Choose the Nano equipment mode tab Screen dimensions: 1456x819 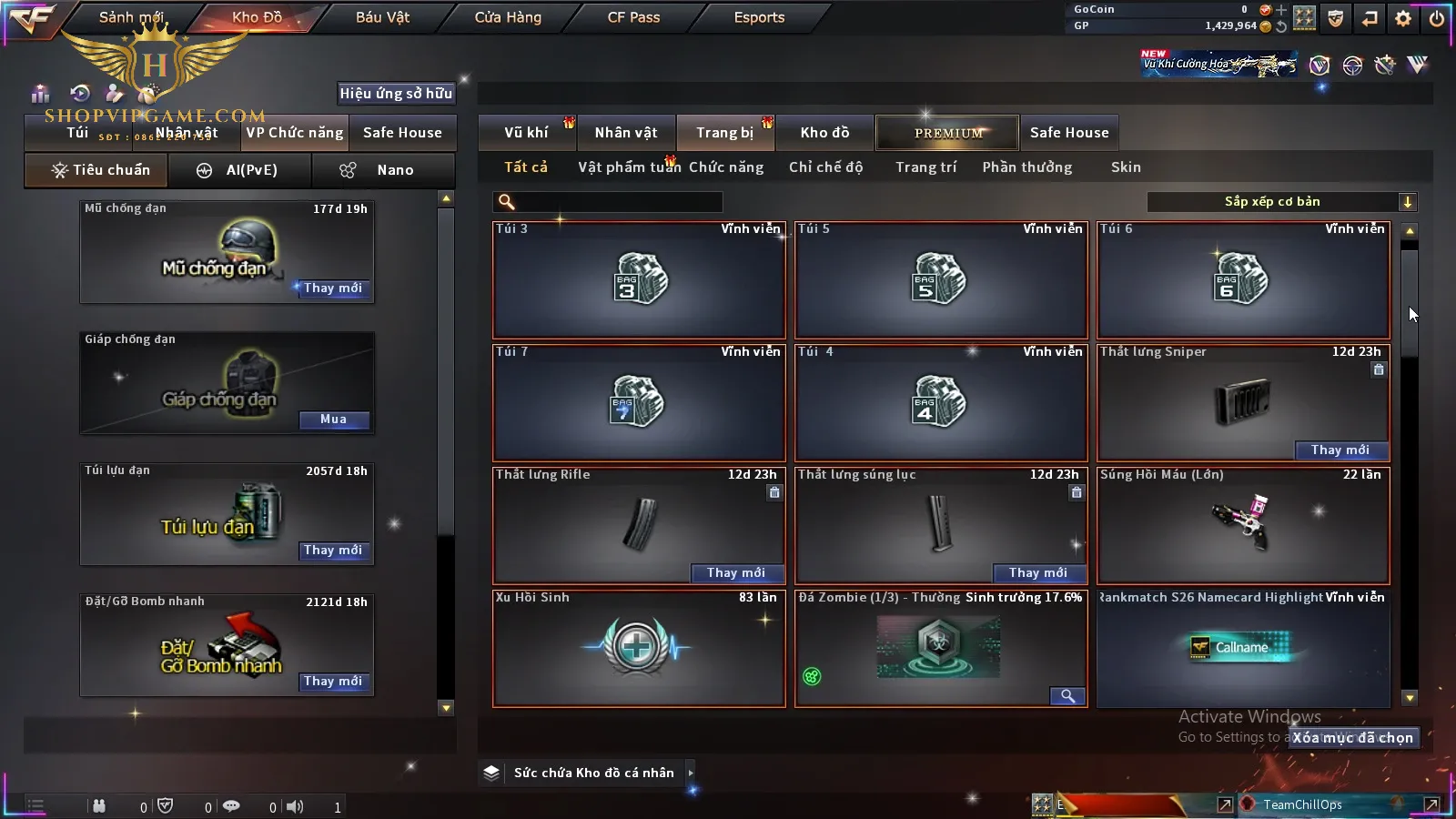(x=383, y=170)
